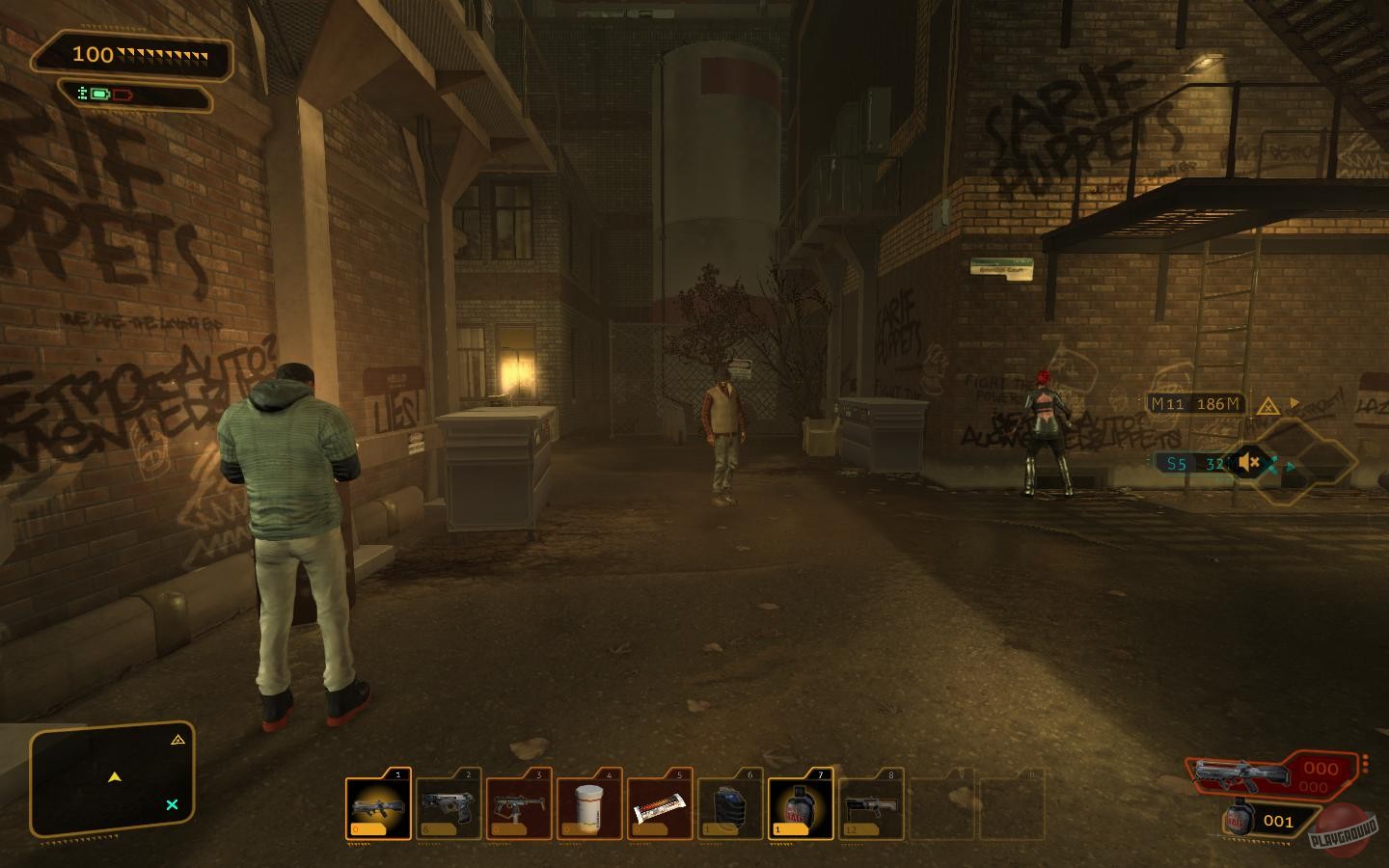Viewport: 1389px width, 868px height.
Task: Click the warning triangle near the M11 marker
Action: (1268, 406)
